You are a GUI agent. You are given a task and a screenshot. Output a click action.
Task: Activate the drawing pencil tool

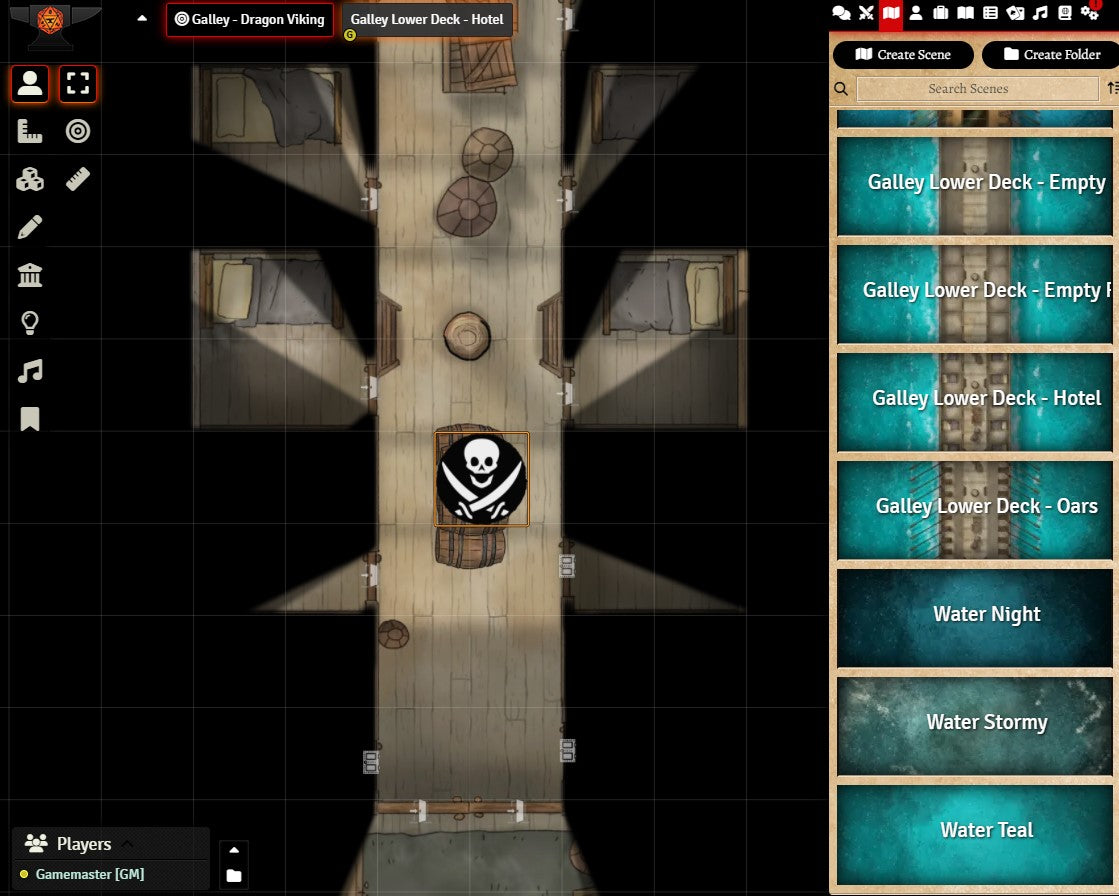tap(30, 227)
